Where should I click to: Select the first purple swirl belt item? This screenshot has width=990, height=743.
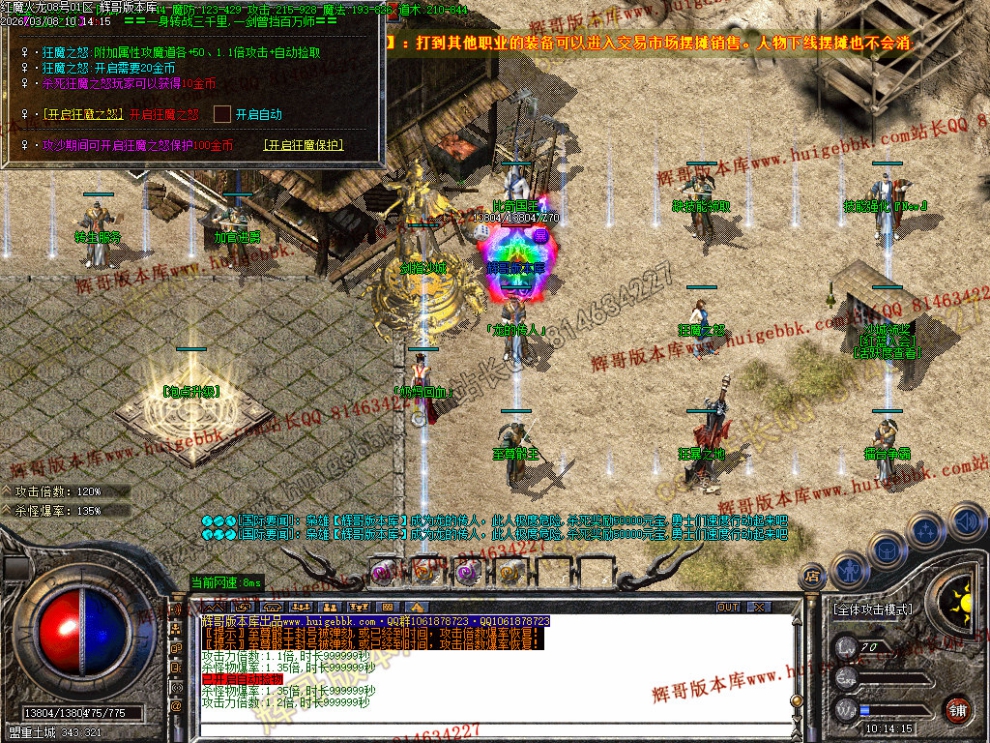pyautogui.click(x=382, y=572)
